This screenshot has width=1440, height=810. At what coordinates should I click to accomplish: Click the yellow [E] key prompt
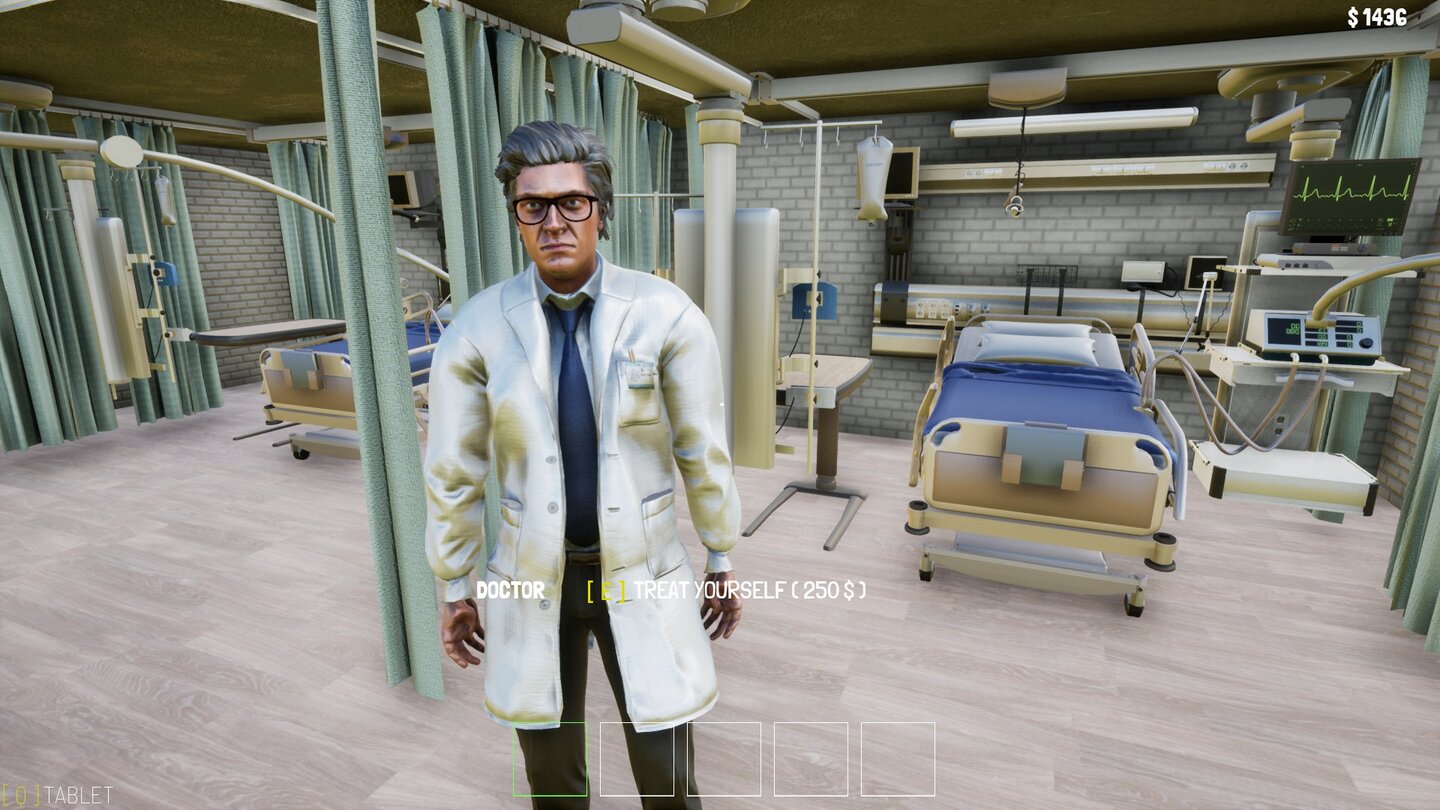click(x=605, y=591)
